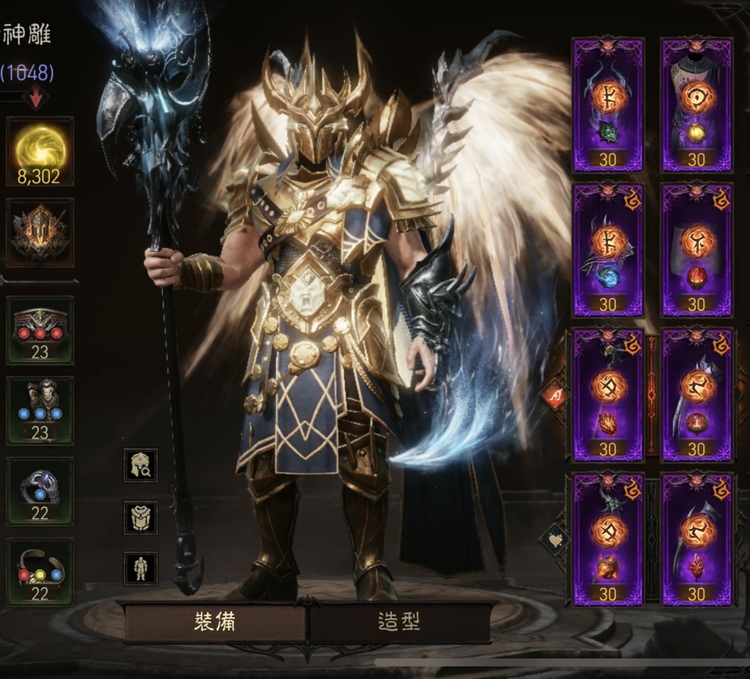Click the small chest armor icon
Screen dimensions: 750x679
(140, 517)
